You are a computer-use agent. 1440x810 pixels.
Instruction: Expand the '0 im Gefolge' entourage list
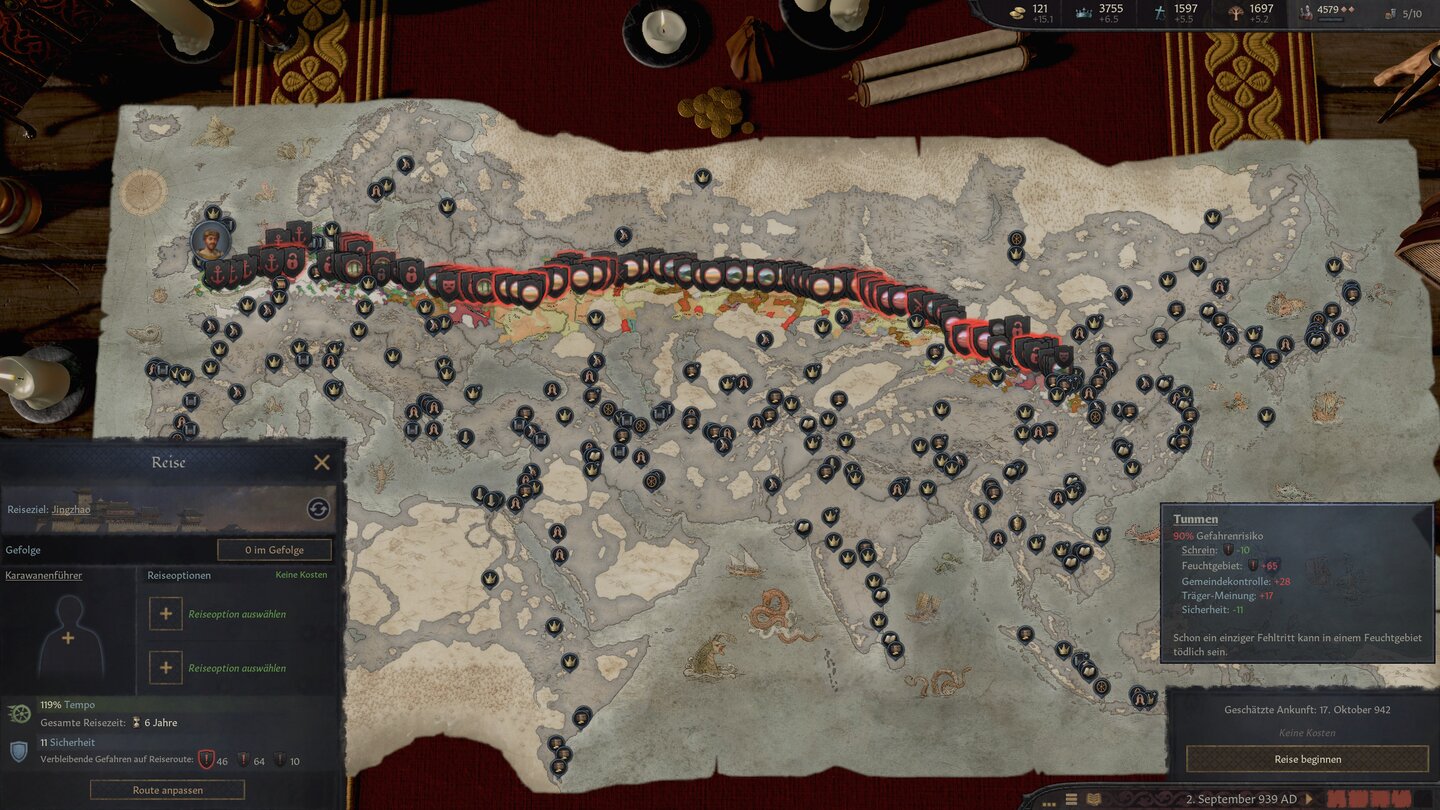click(x=274, y=549)
